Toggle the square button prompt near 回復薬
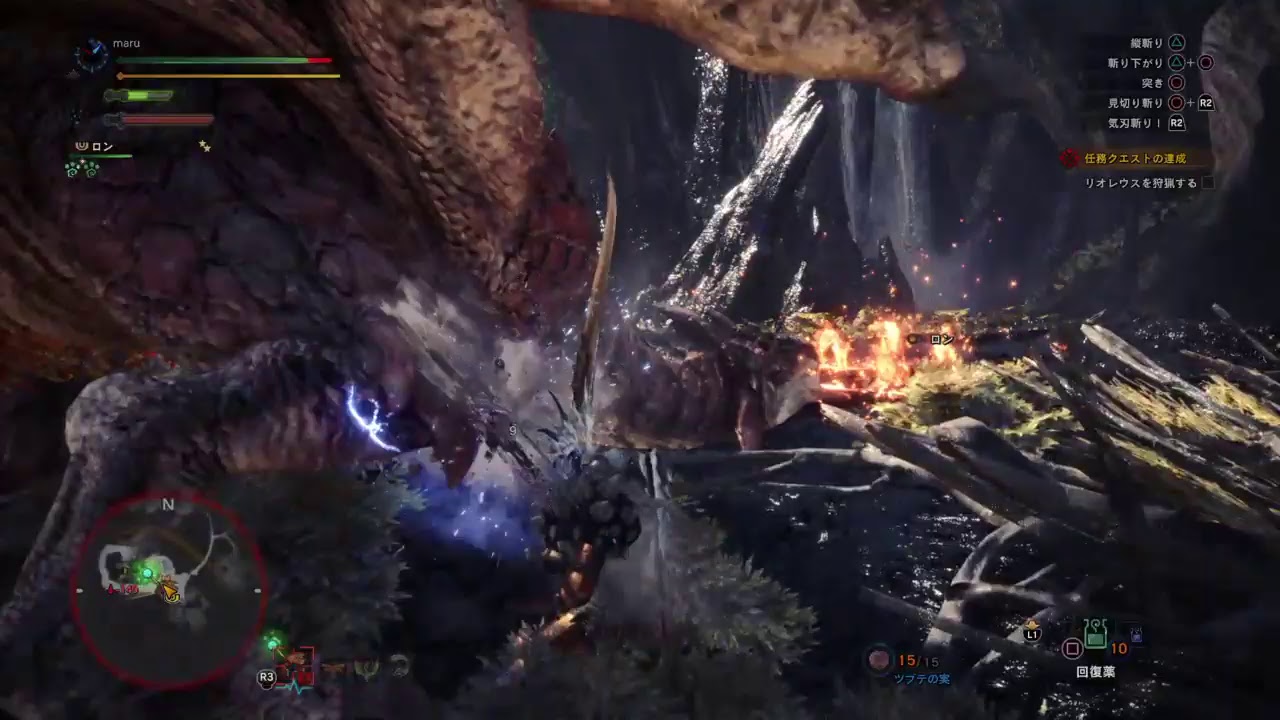The height and width of the screenshot is (720, 1280). (x=1072, y=647)
